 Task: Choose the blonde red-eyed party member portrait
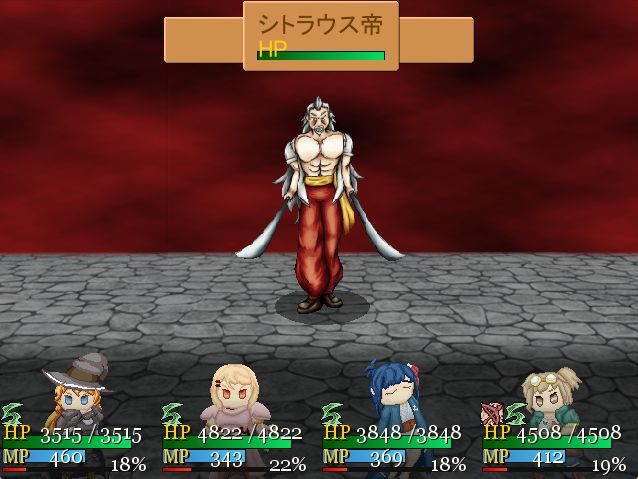pyautogui.click(x=234, y=394)
